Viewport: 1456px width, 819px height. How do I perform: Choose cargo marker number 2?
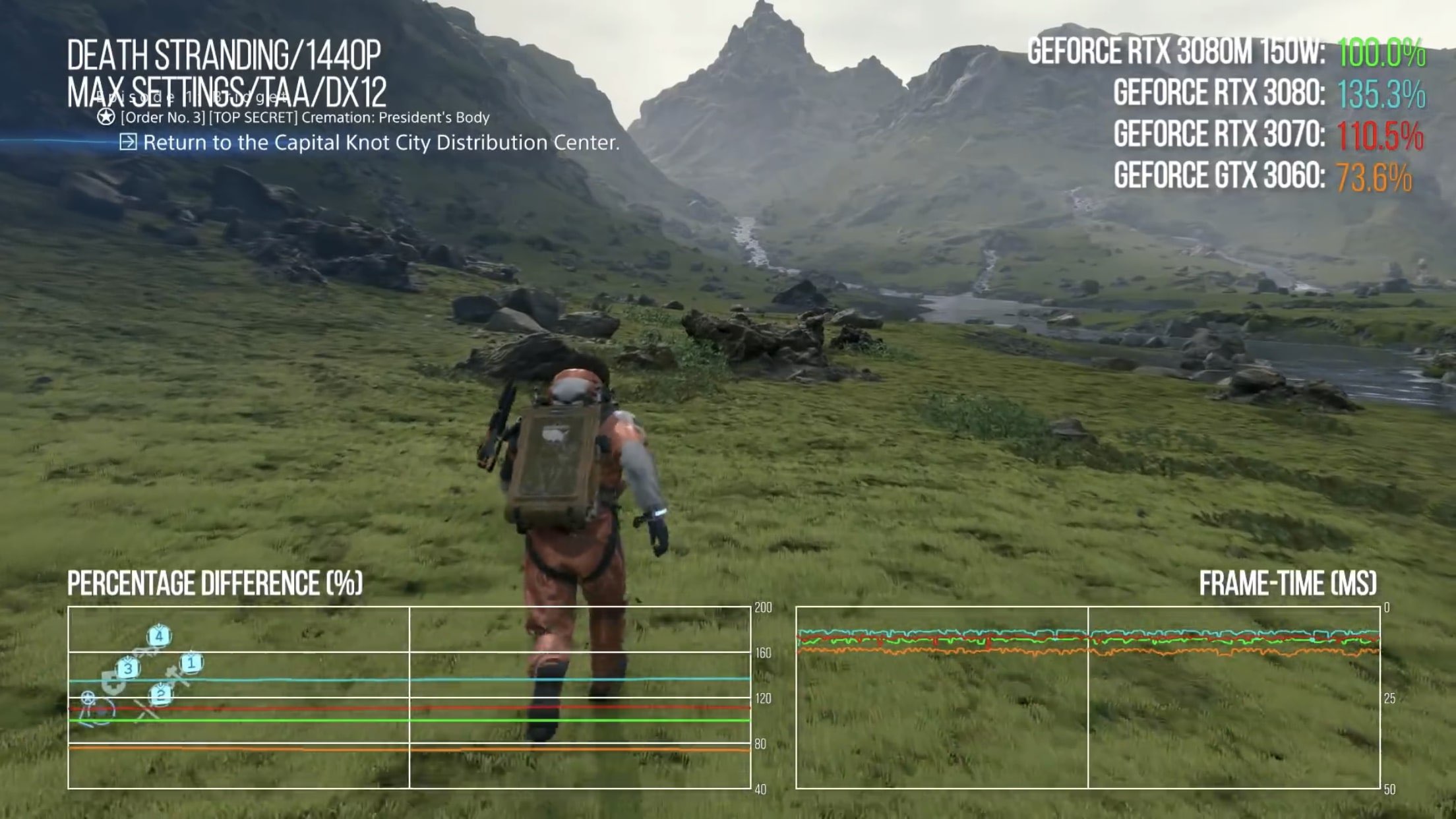[160, 694]
